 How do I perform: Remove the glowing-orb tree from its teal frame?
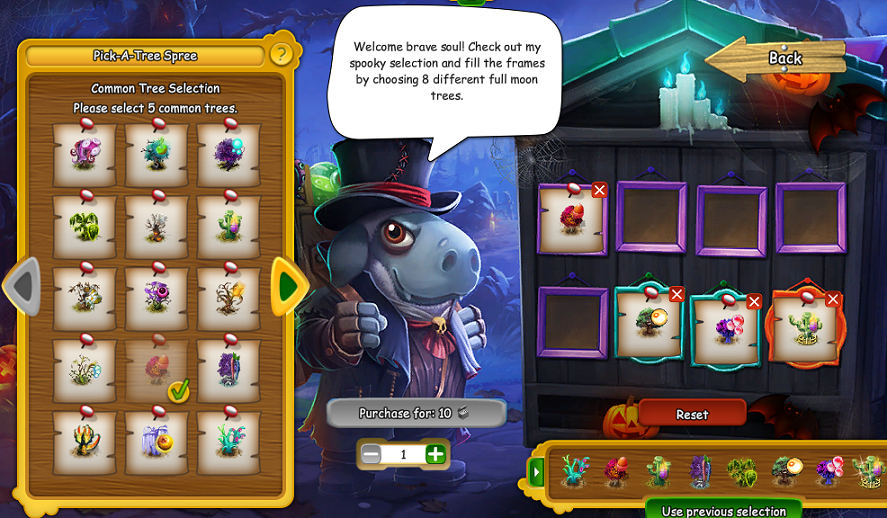click(x=677, y=294)
